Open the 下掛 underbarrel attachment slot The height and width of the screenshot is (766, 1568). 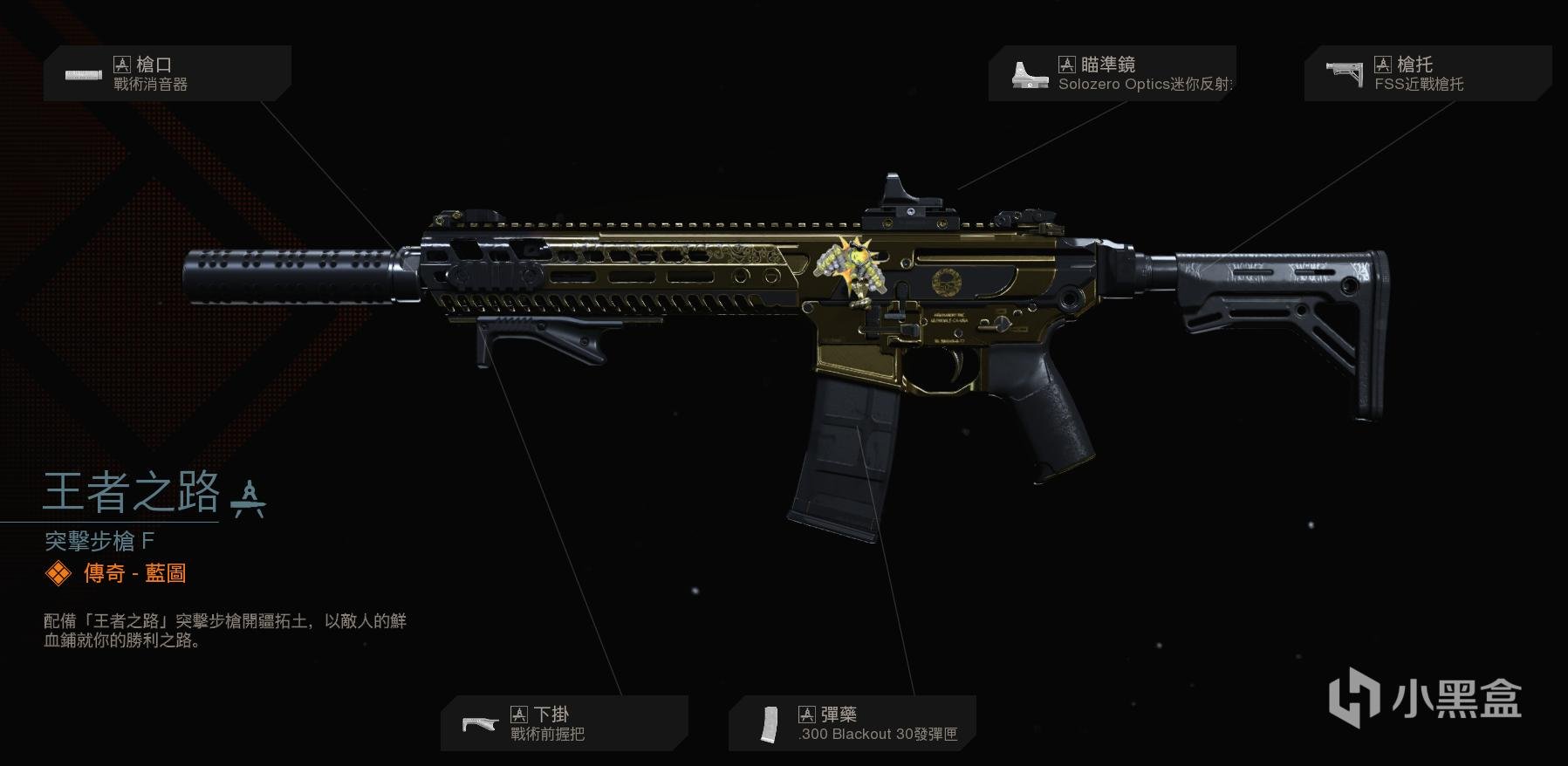[564, 723]
